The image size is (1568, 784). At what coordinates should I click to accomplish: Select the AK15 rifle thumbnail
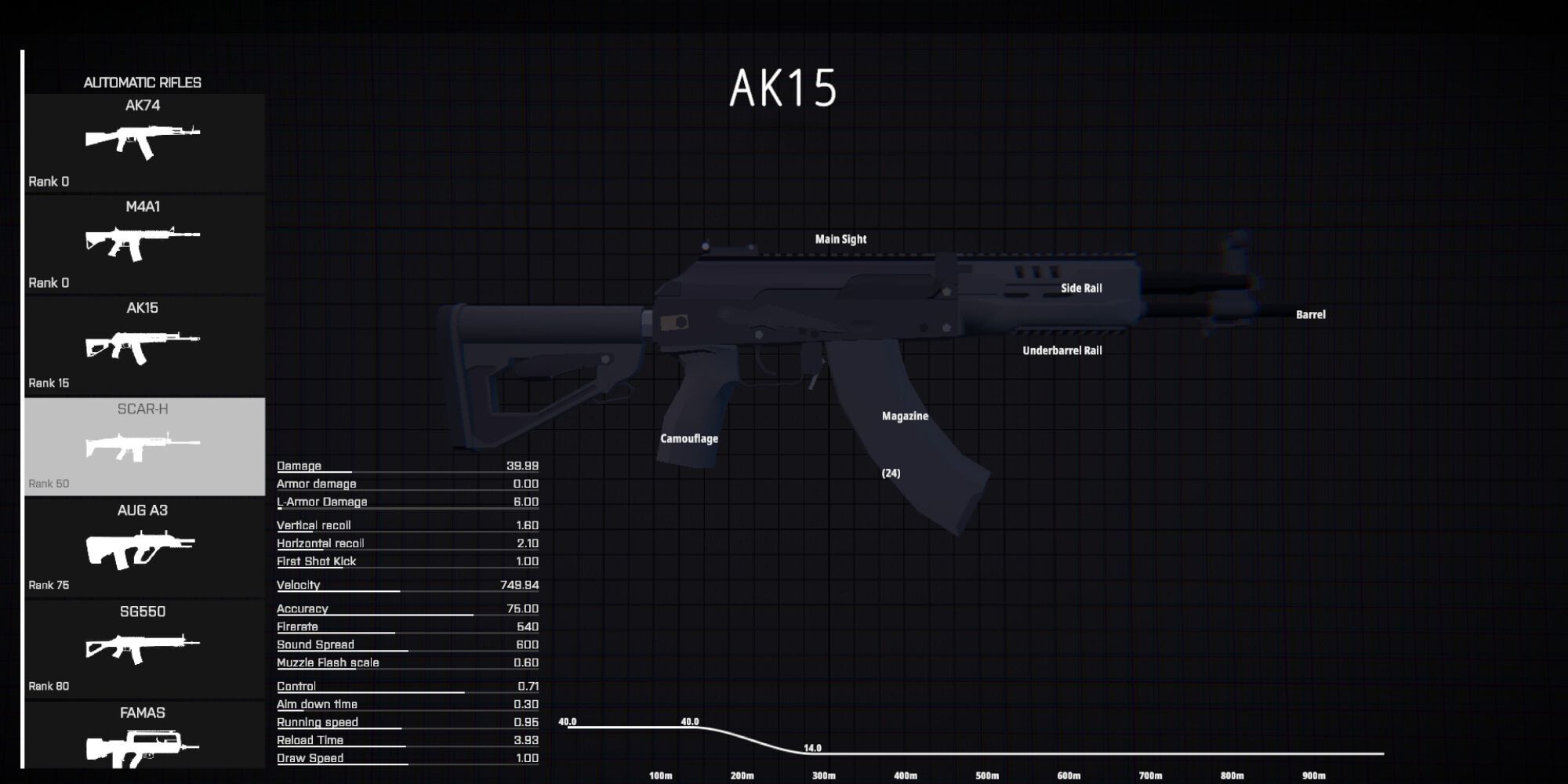click(x=143, y=343)
